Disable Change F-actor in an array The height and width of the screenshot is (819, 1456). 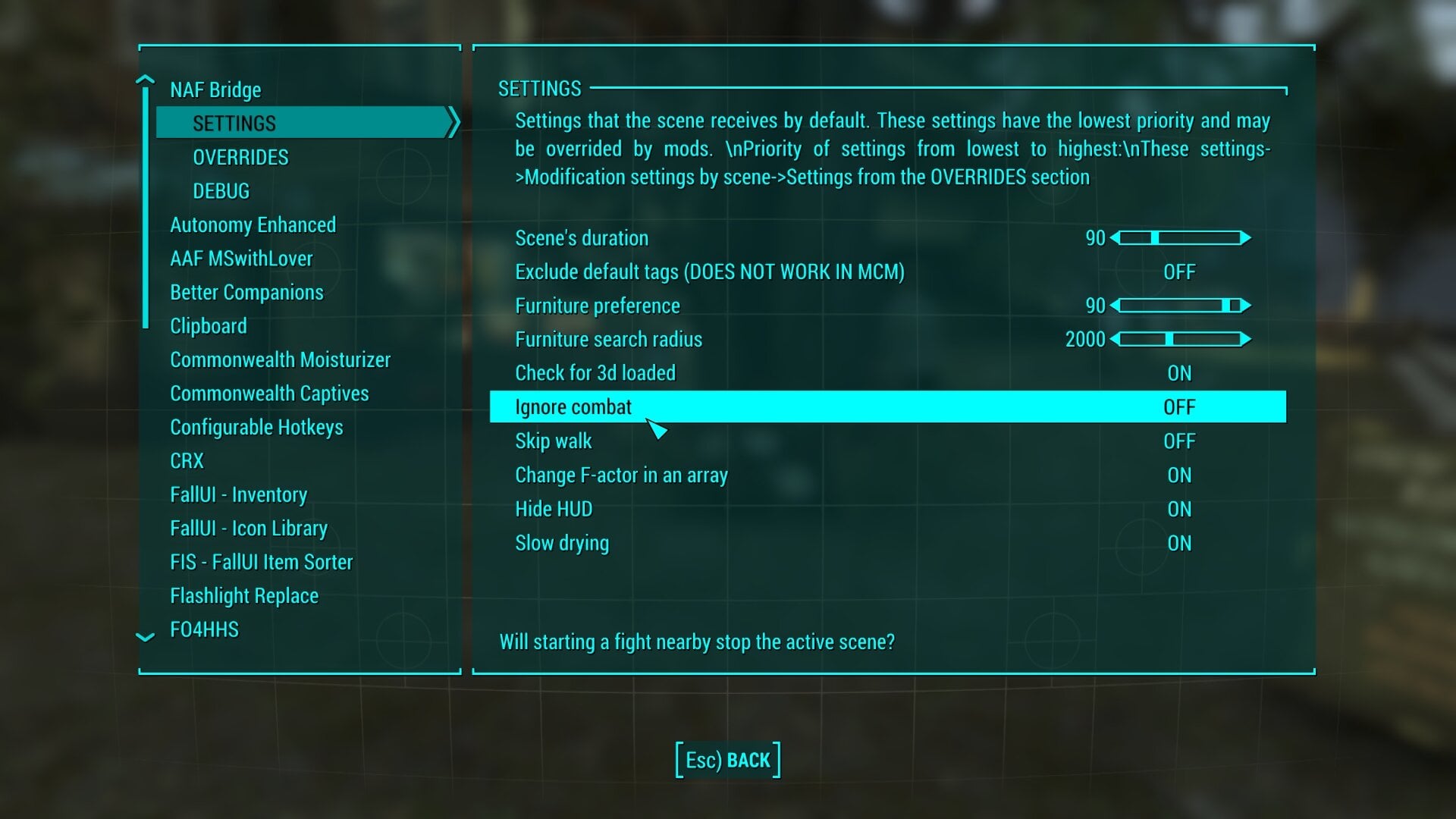(1180, 475)
